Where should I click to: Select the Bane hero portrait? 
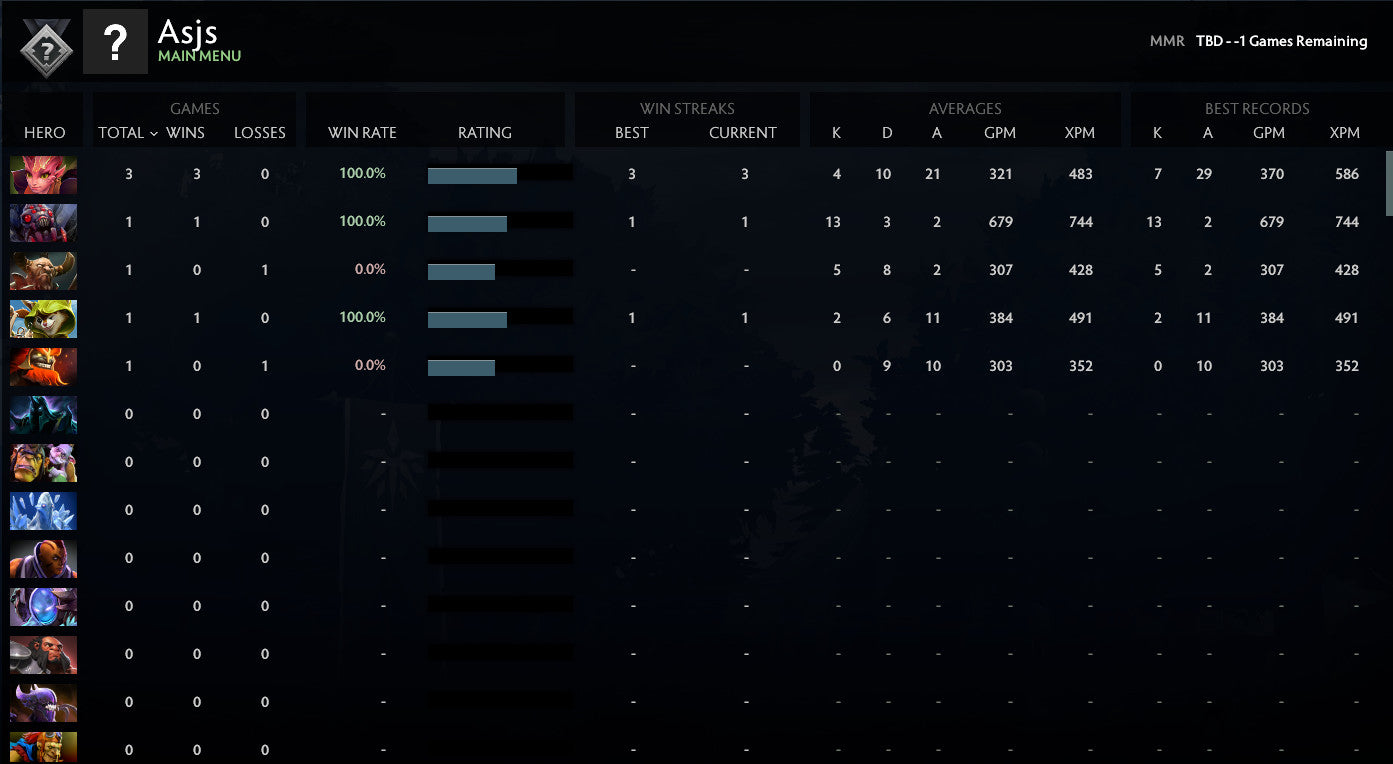coord(43,702)
